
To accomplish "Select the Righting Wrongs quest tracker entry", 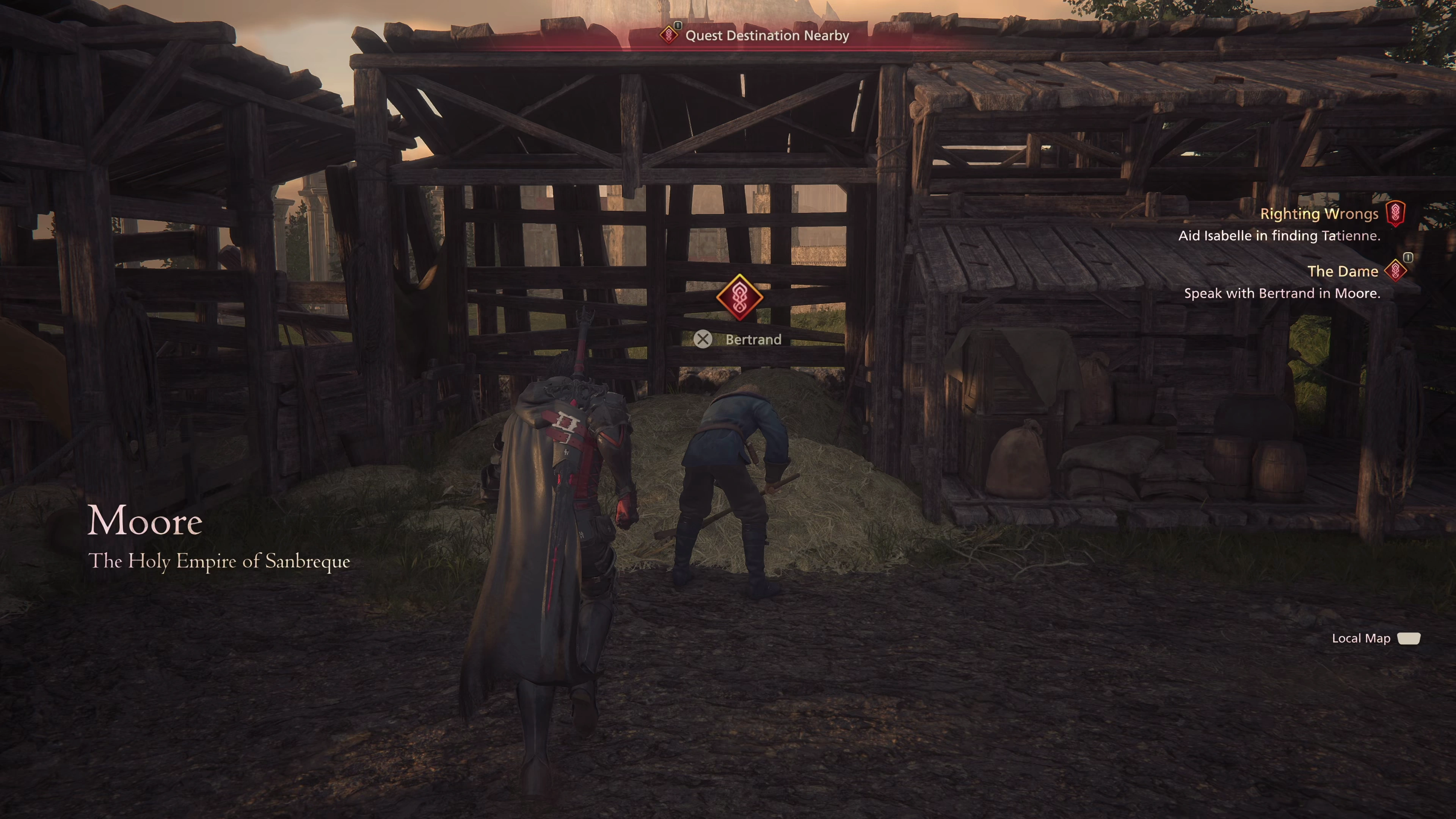I will pyautogui.click(x=1319, y=214).
